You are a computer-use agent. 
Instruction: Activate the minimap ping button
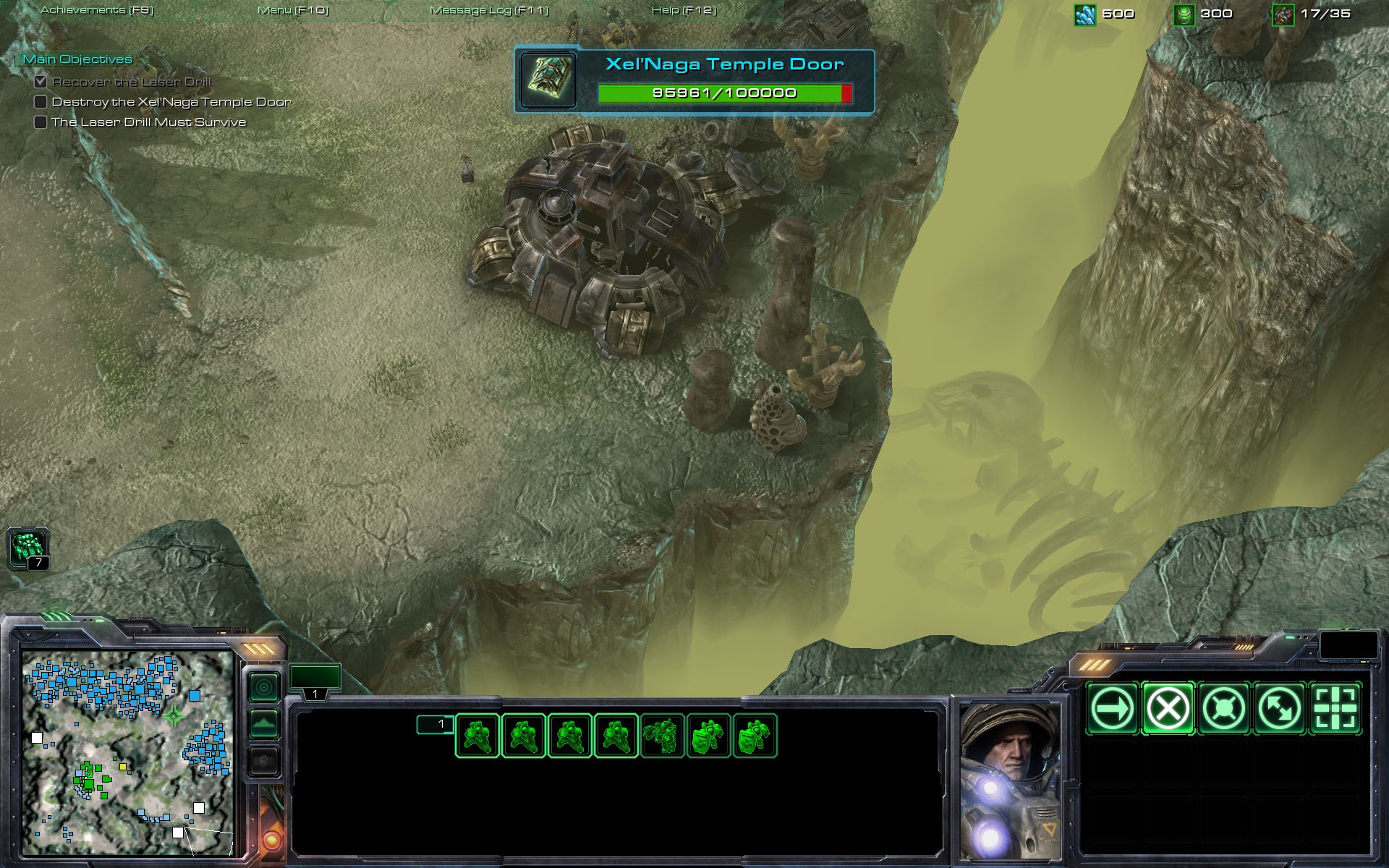pos(264,686)
